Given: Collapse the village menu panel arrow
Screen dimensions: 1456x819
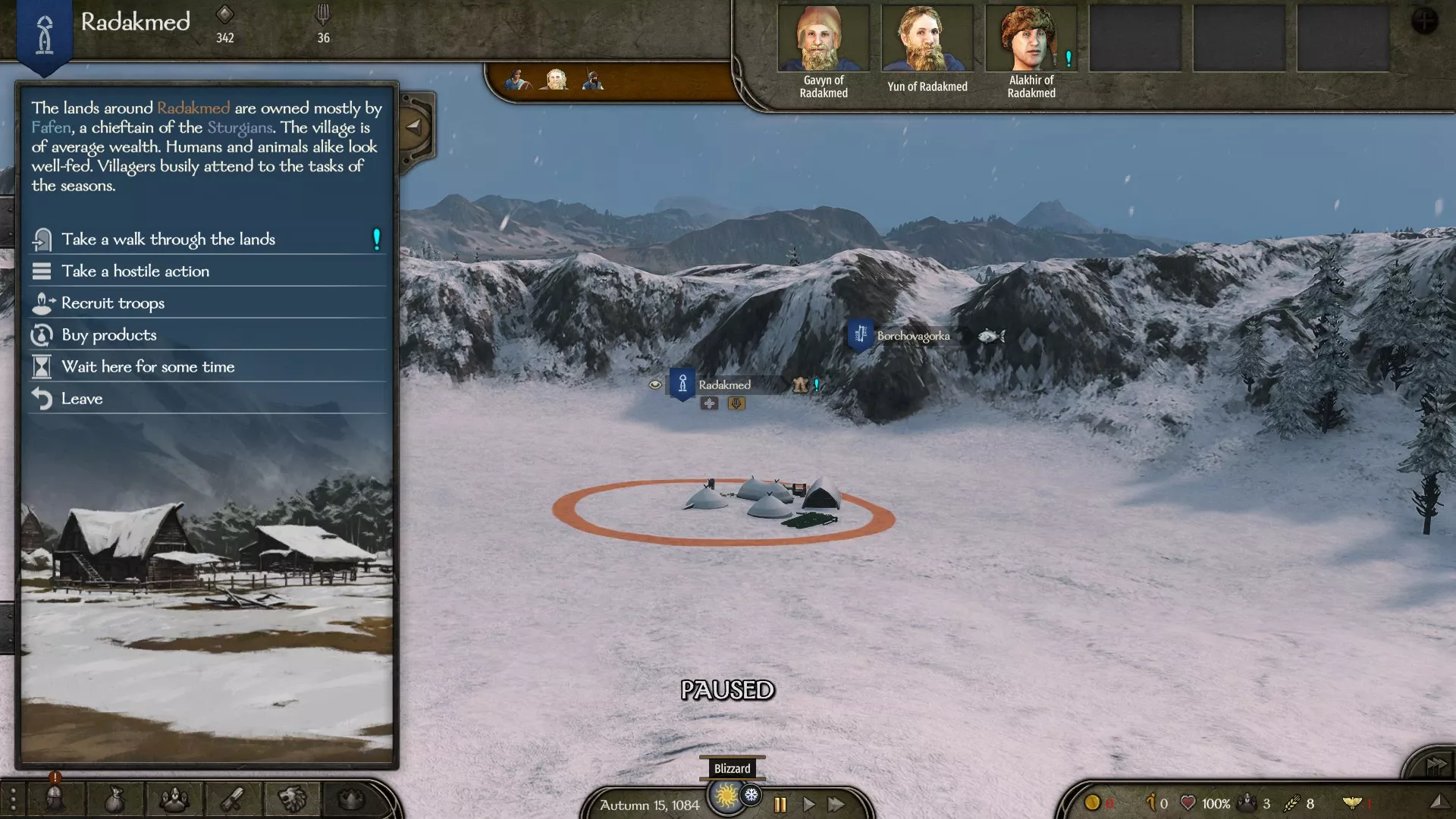Looking at the screenshot, I should [414, 127].
